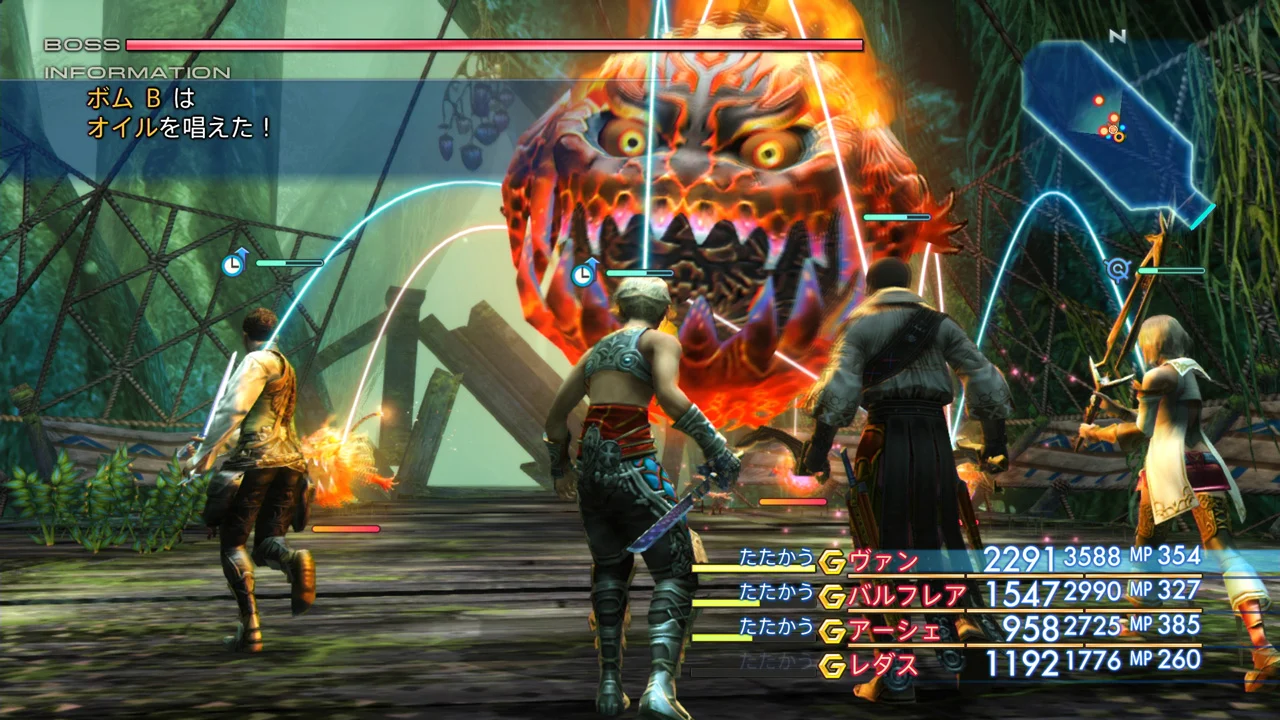Click the boss's red HP bar

[495, 45]
